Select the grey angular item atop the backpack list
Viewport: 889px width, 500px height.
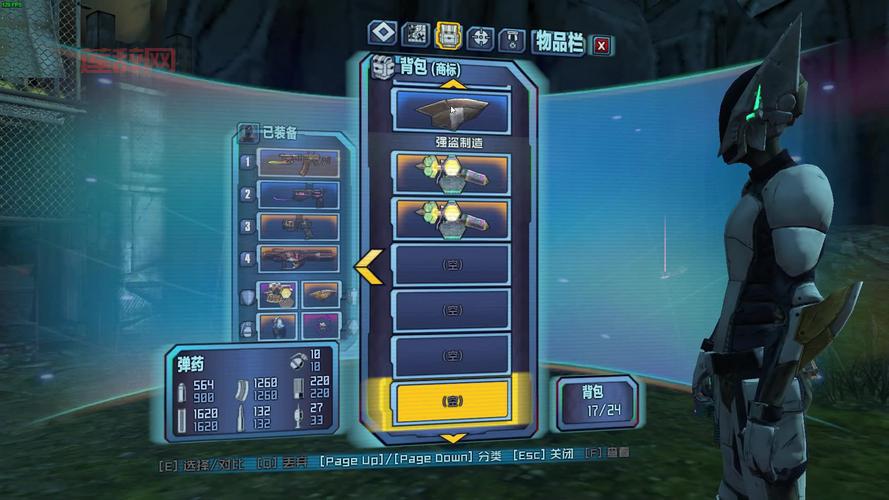pos(452,112)
